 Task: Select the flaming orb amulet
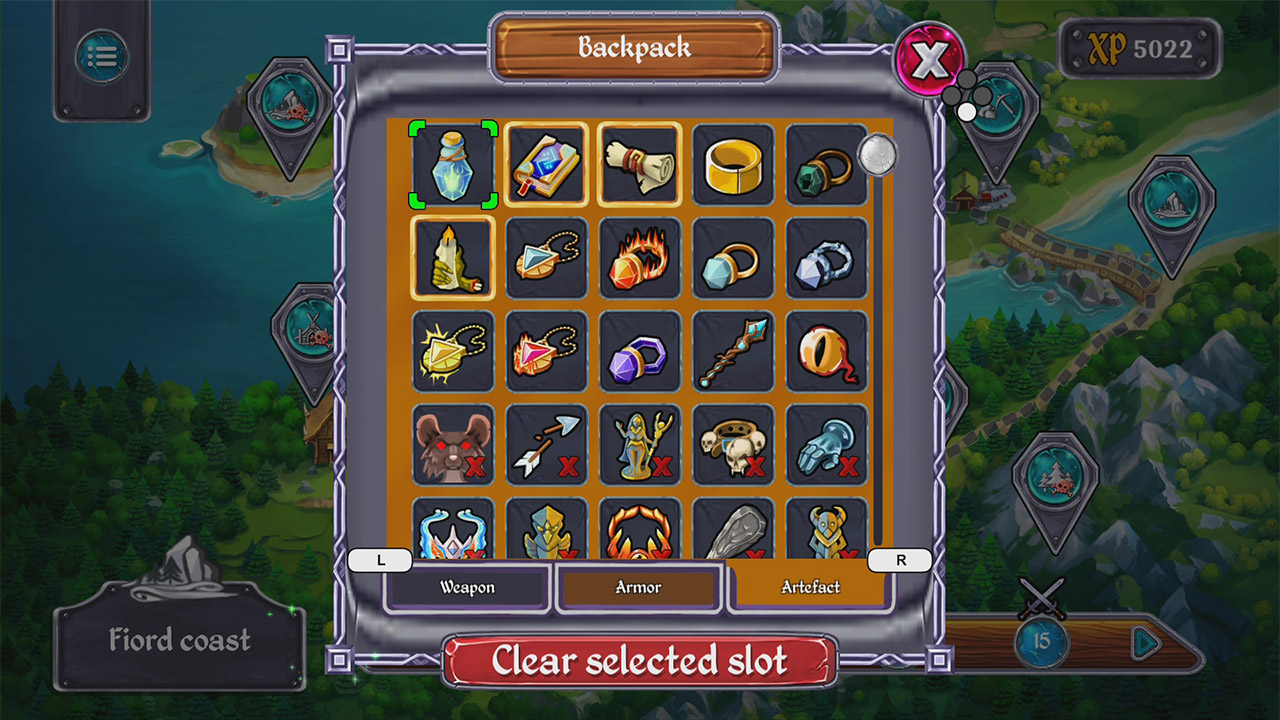pyautogui.click(x=640, y=259)
